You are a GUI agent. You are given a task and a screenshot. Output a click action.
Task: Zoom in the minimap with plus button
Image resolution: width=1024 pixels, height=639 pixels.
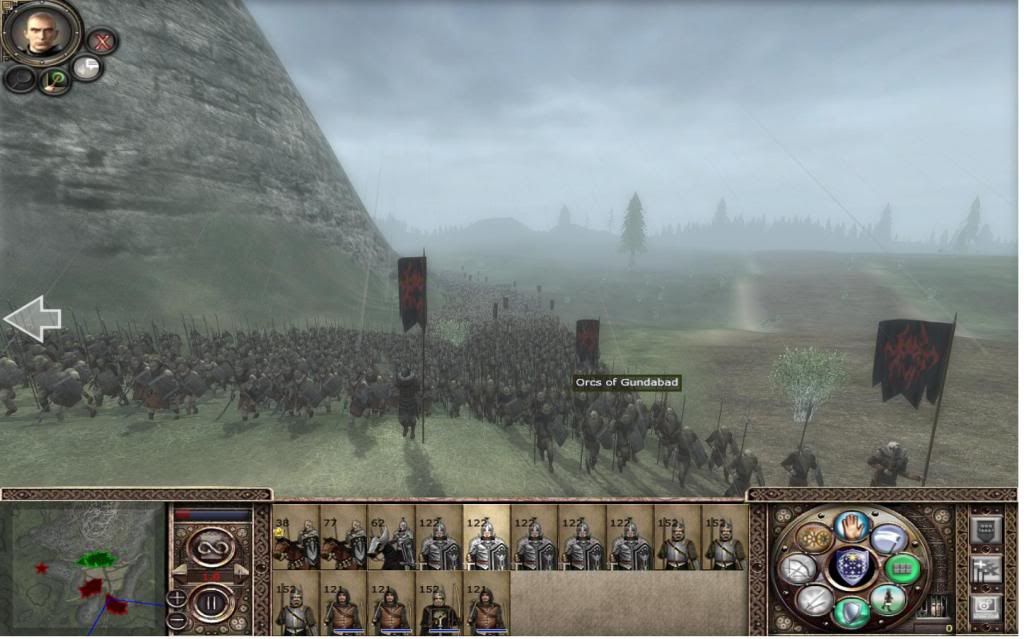click(177, 598)
